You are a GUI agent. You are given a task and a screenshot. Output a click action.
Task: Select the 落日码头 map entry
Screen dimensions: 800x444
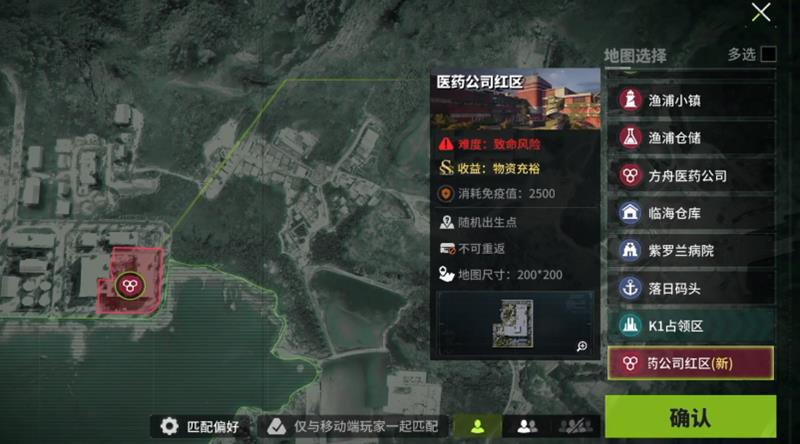pyautogui.click(x=690, y=288)
